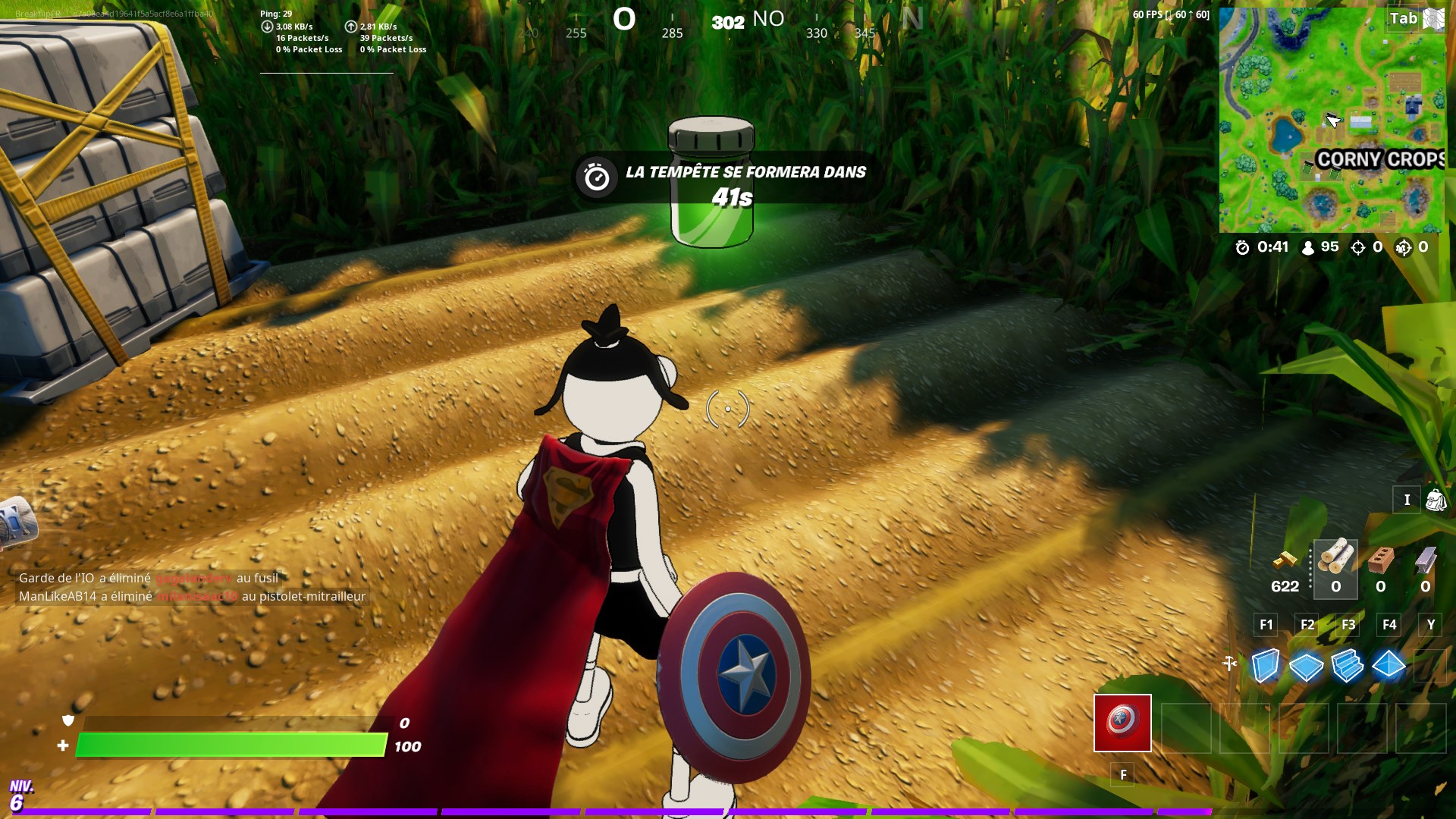Viewport: 1456px width, 819px height.
Task: Select the Captain America shield slot
Action: [1122, 723]
